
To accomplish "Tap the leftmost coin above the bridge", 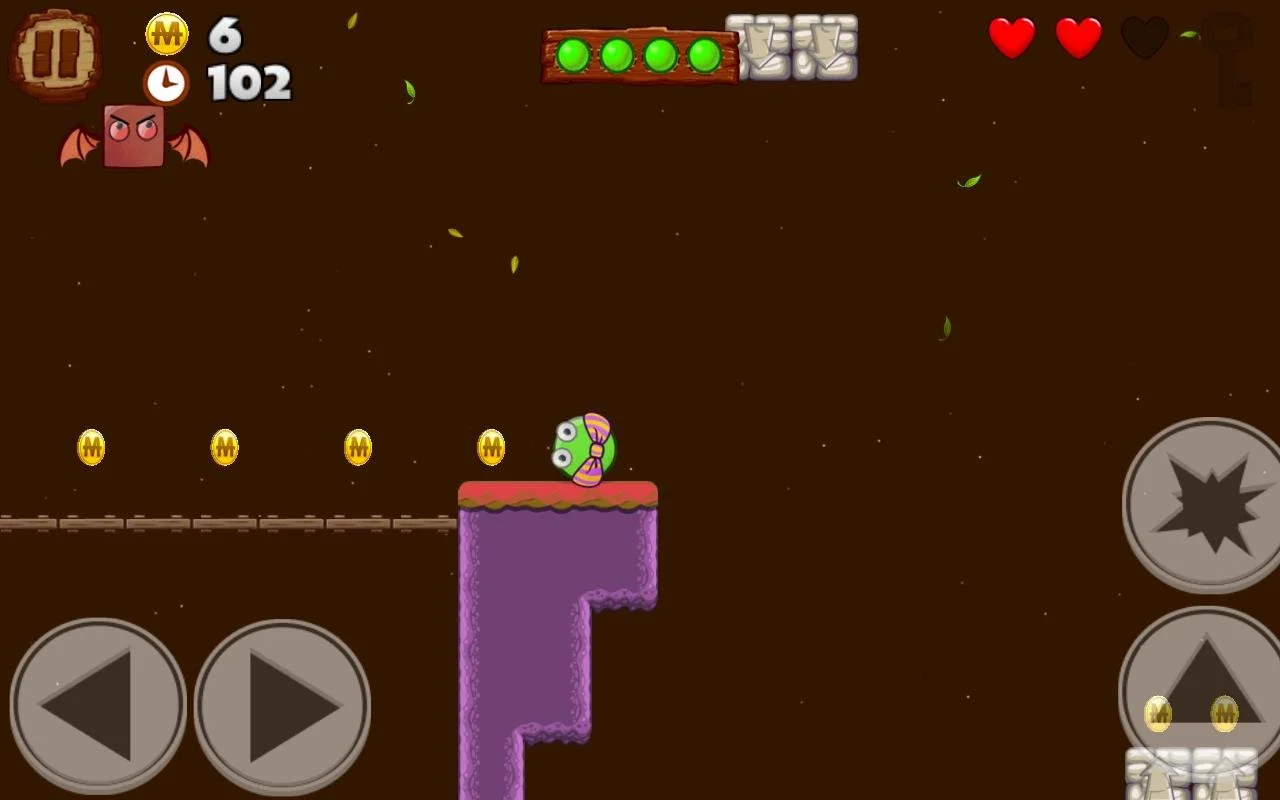I will (x=91, y=447).
